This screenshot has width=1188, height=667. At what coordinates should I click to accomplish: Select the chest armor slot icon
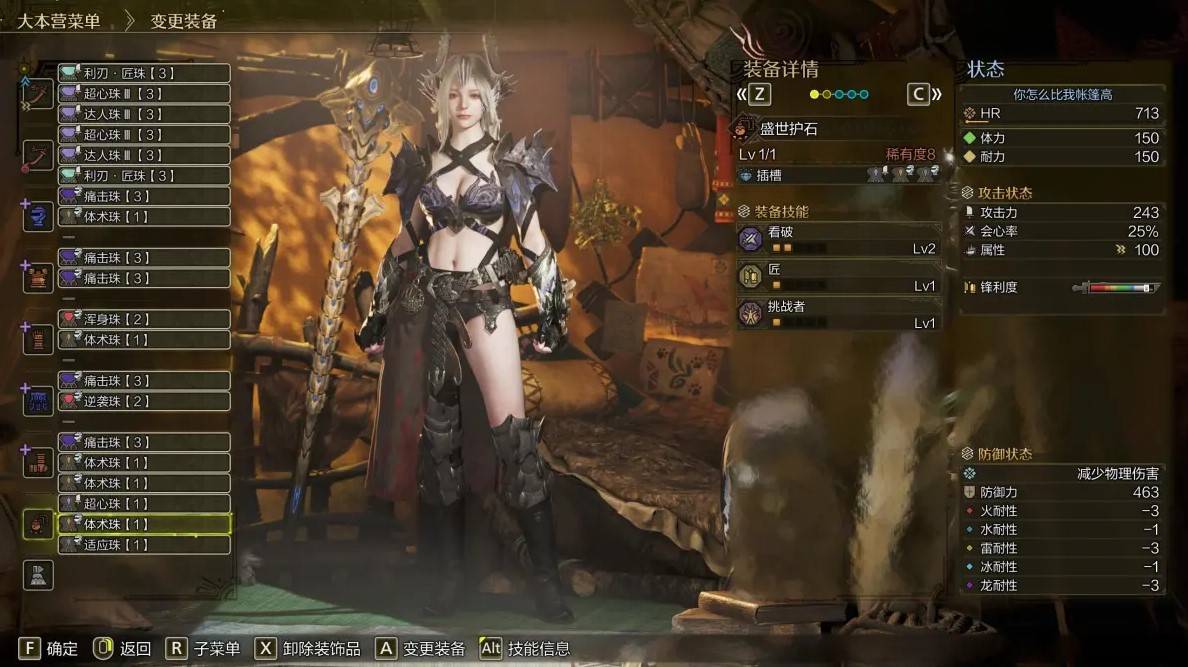click(x=38, y=277)
